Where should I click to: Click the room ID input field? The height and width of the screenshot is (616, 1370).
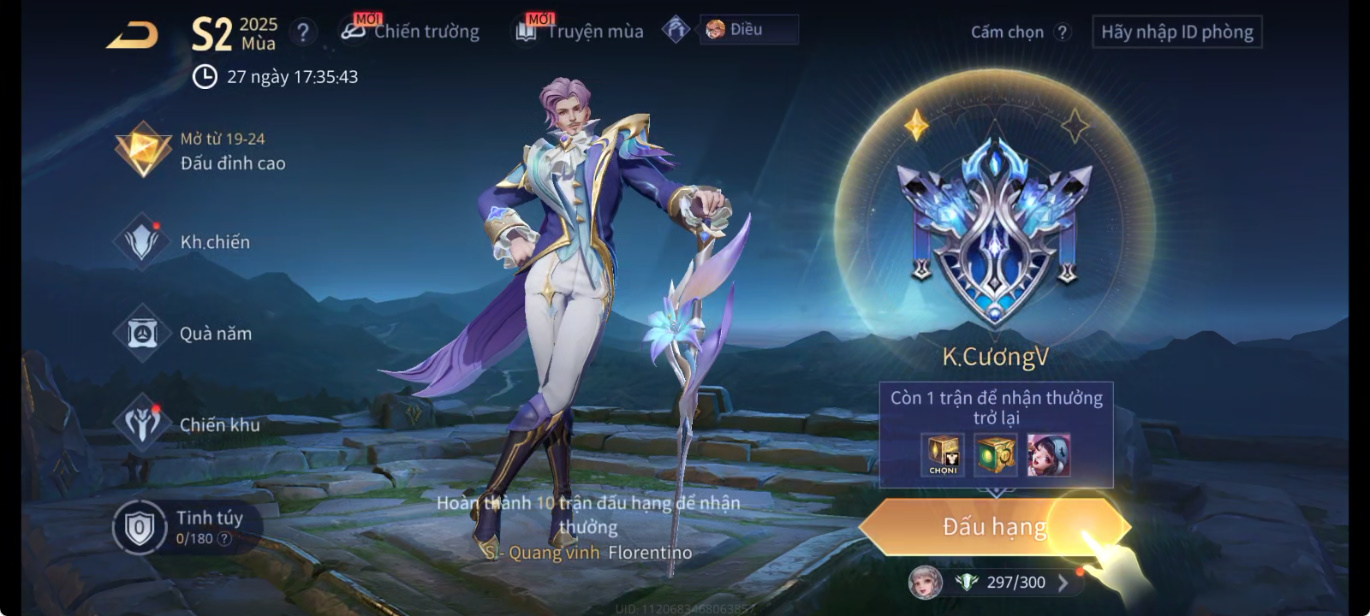[x=1176, y=32]
